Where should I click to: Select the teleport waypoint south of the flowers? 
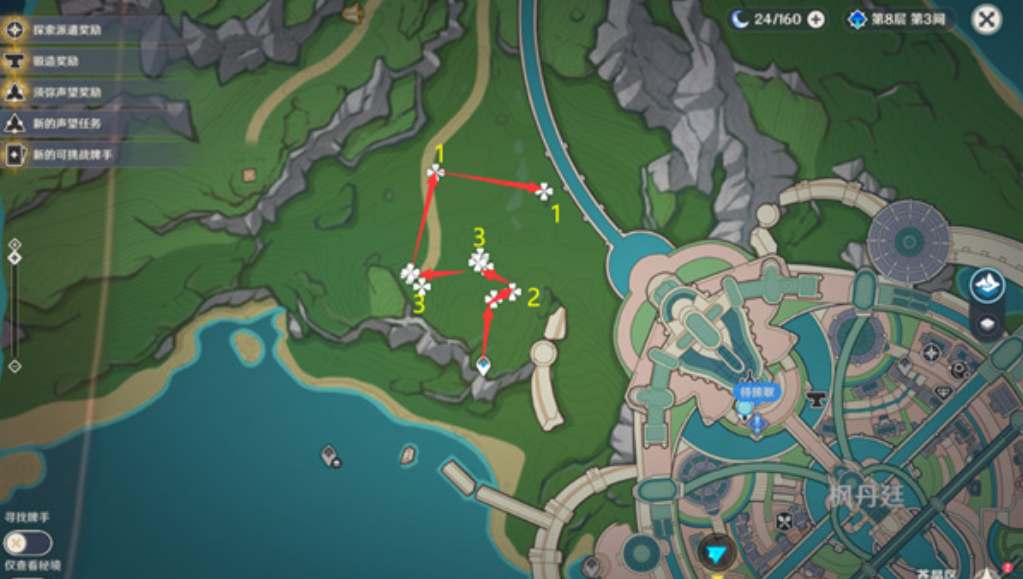click(x=484, y=366)
